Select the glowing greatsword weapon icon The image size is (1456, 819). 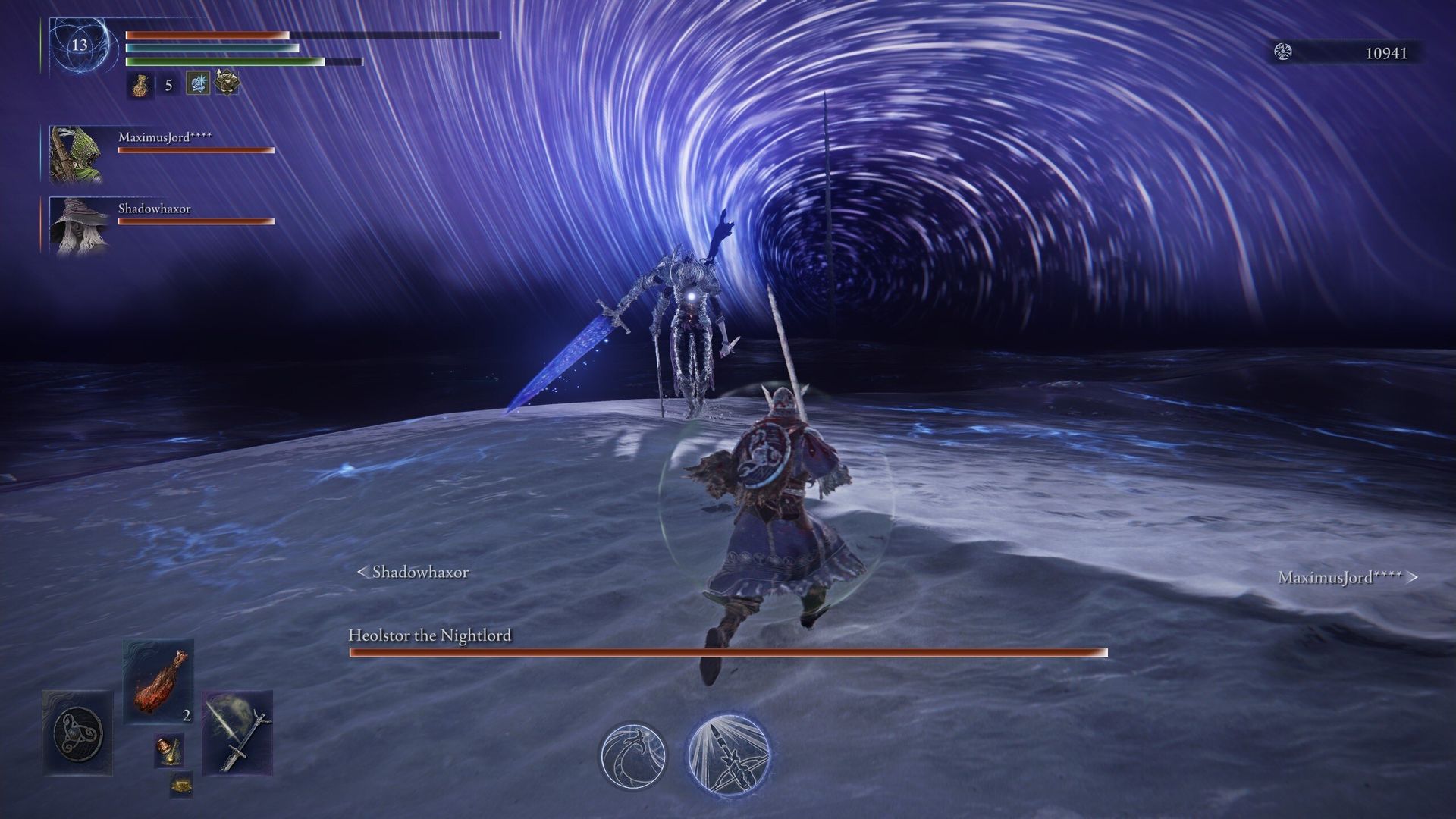(238, 731)
